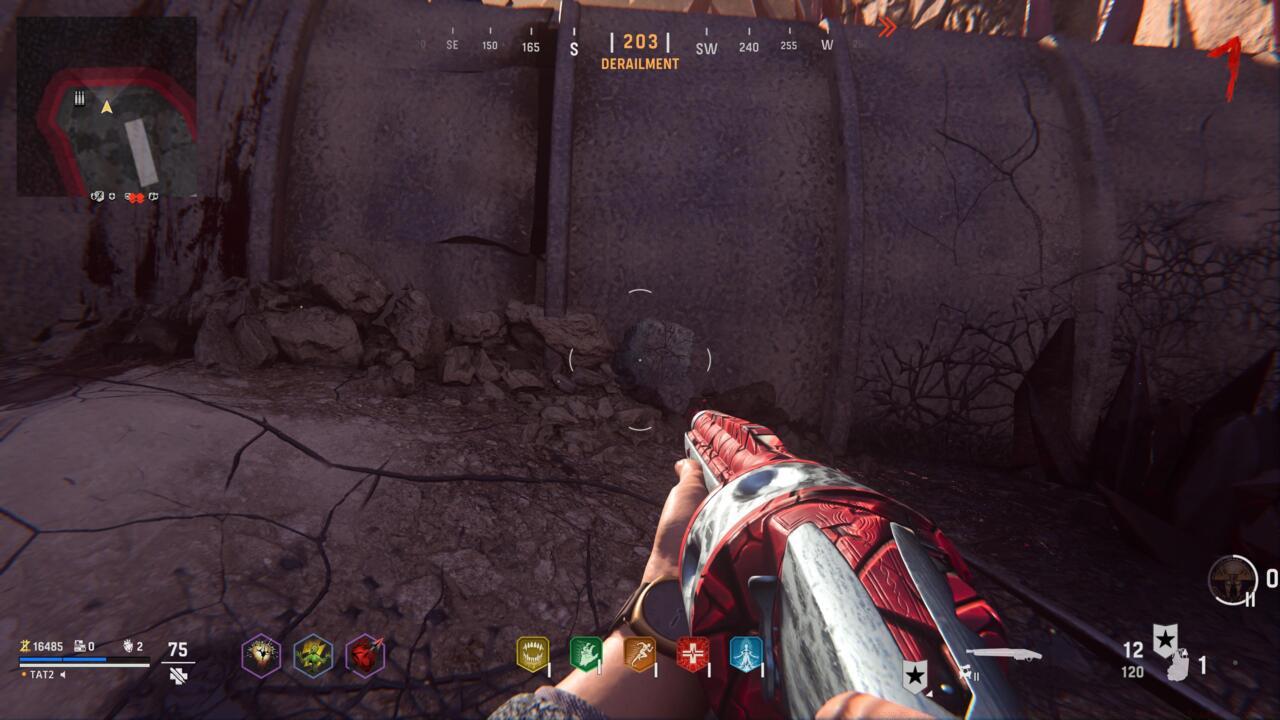Select the tactical equipment medallion icon
Screen dimensions: 1280x720
click(x=1231, y=579)
